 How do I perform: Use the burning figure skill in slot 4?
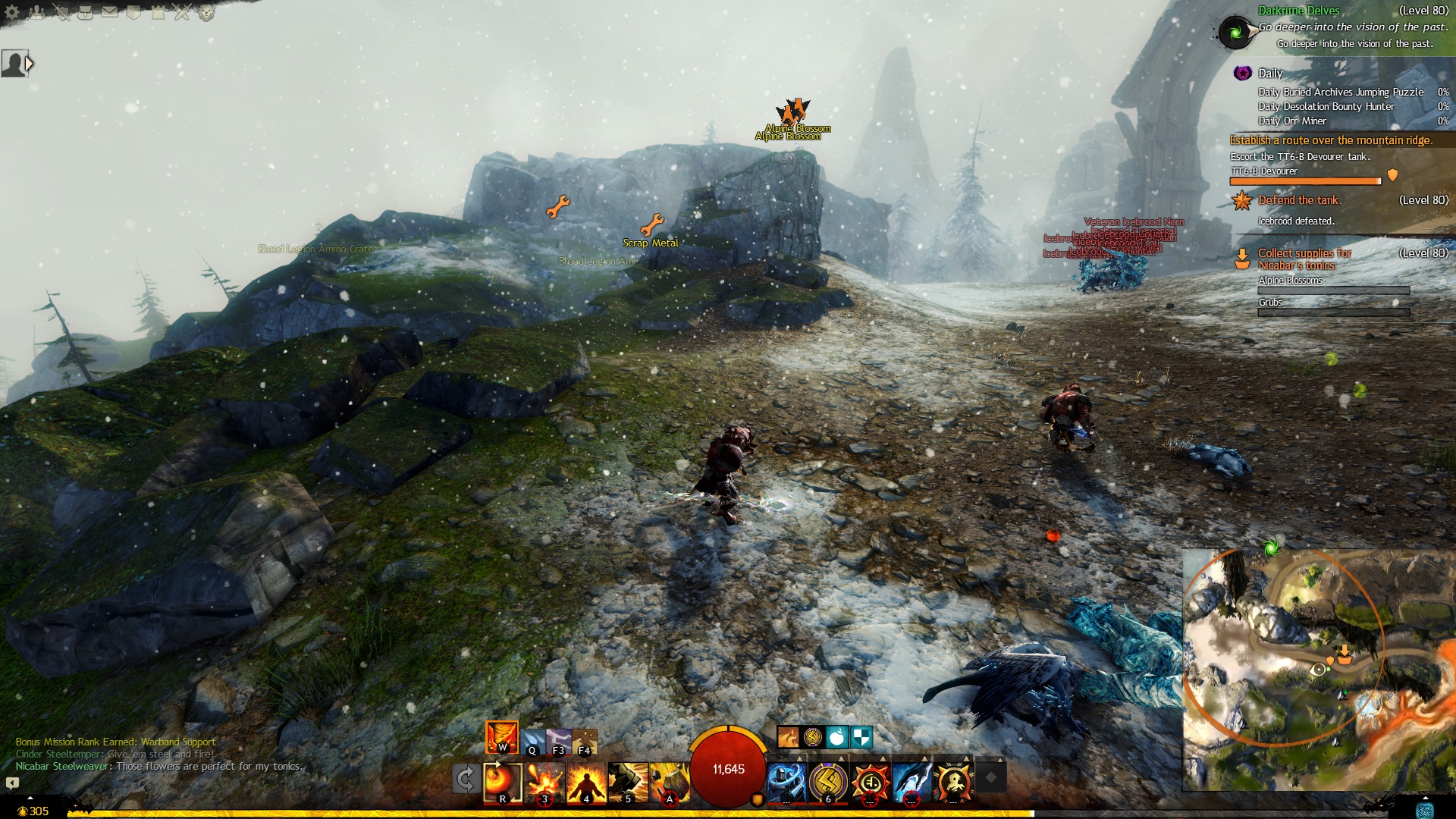[x=586, y=782]
